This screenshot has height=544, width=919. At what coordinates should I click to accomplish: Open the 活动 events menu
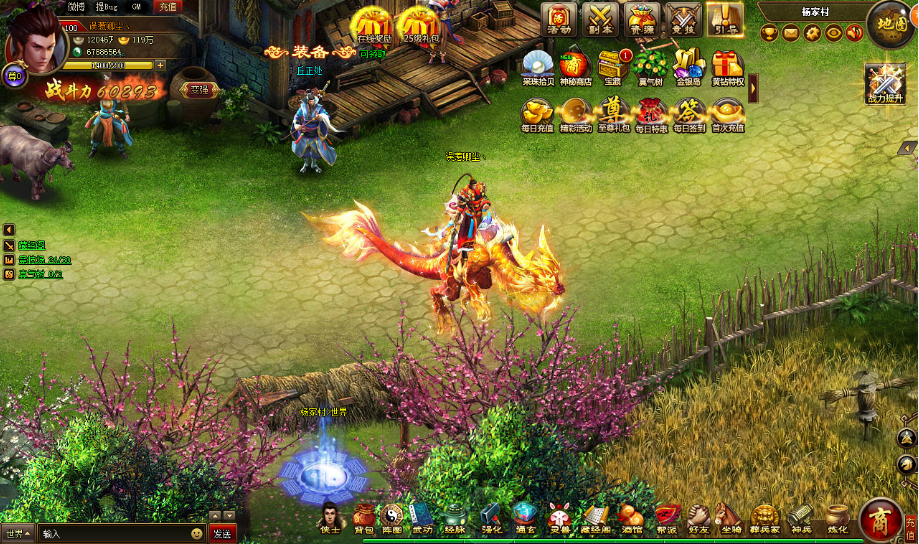pyautogui.click(x=561, y=18)
